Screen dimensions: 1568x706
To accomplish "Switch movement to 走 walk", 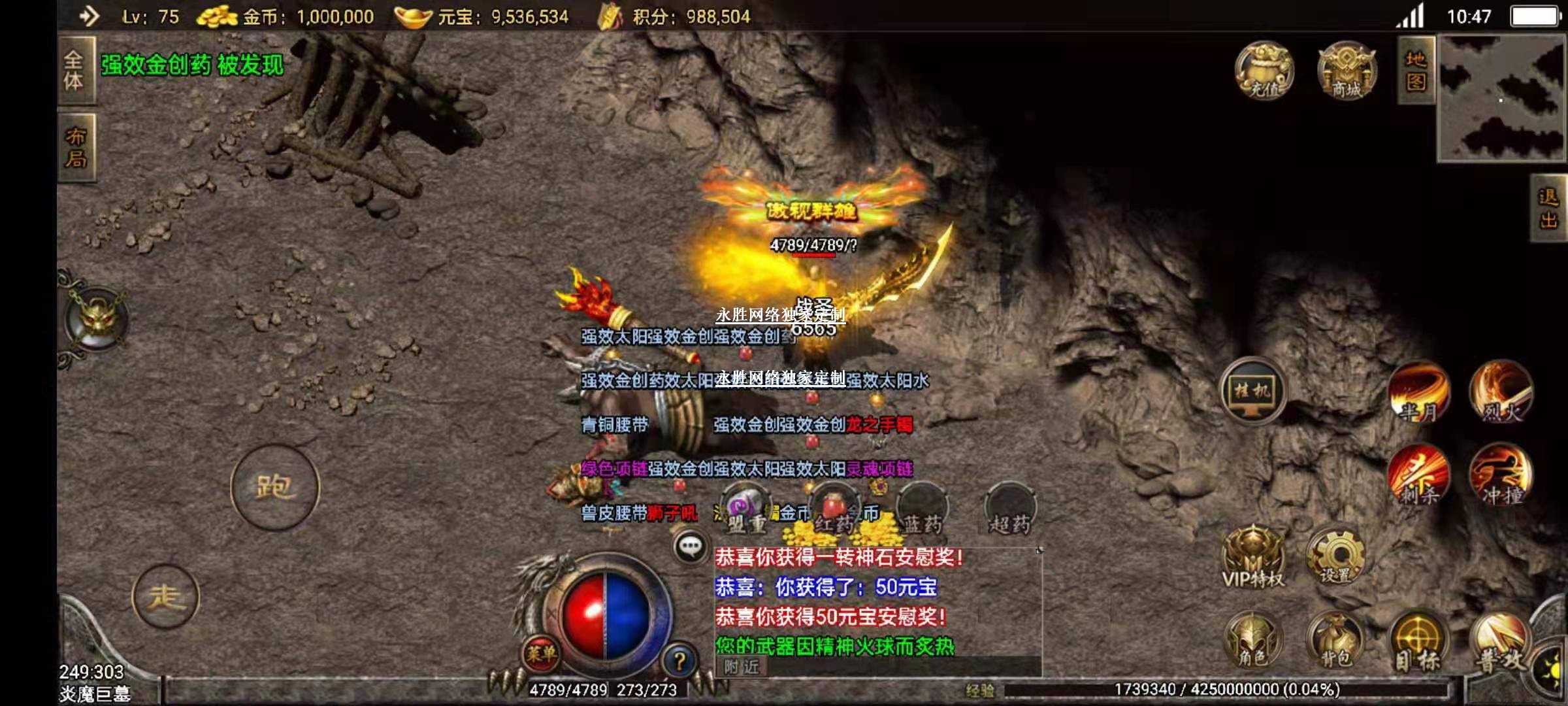I will [165, 597].
